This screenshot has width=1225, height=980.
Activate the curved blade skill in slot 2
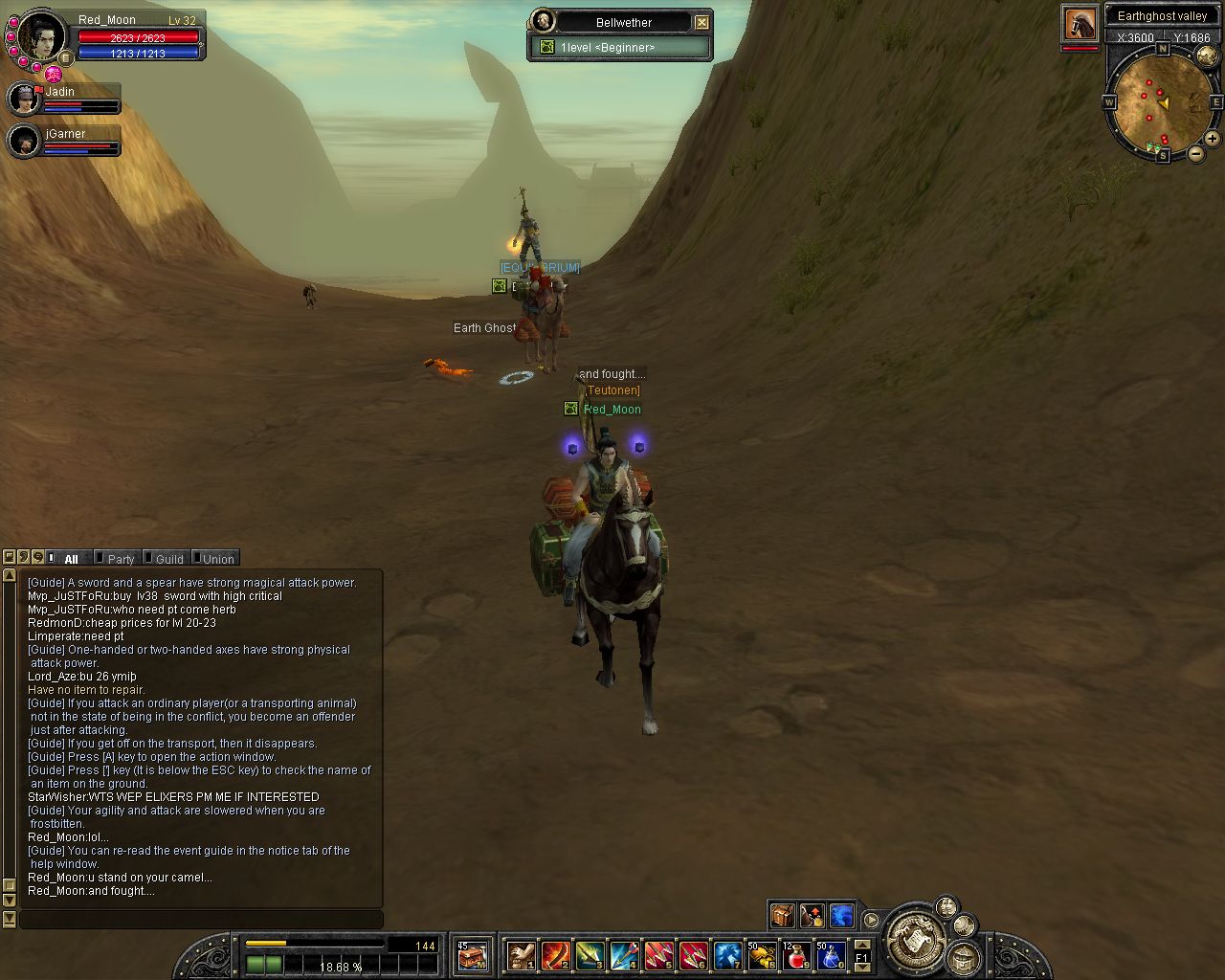pos(555,954)
